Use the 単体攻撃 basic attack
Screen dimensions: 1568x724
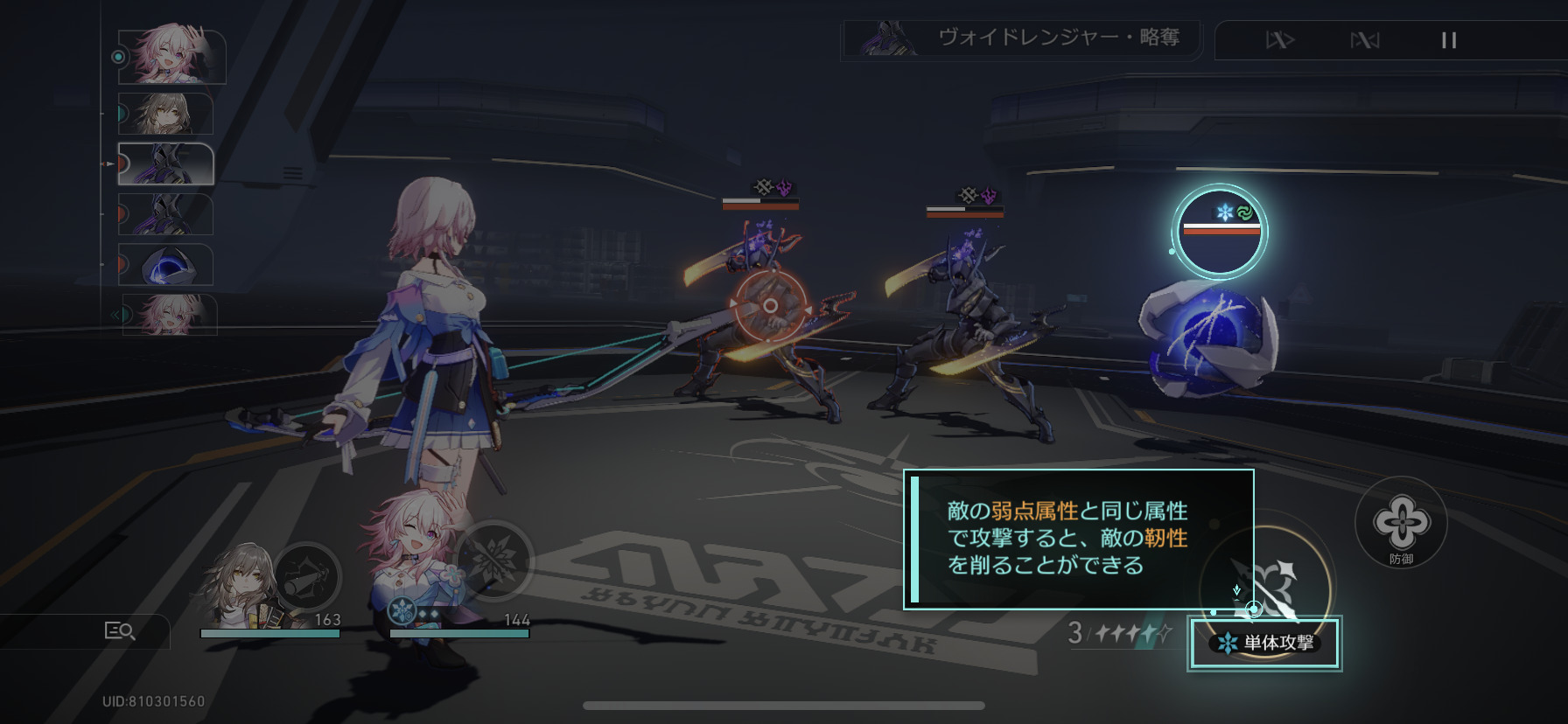click(x=1263, y=643)
